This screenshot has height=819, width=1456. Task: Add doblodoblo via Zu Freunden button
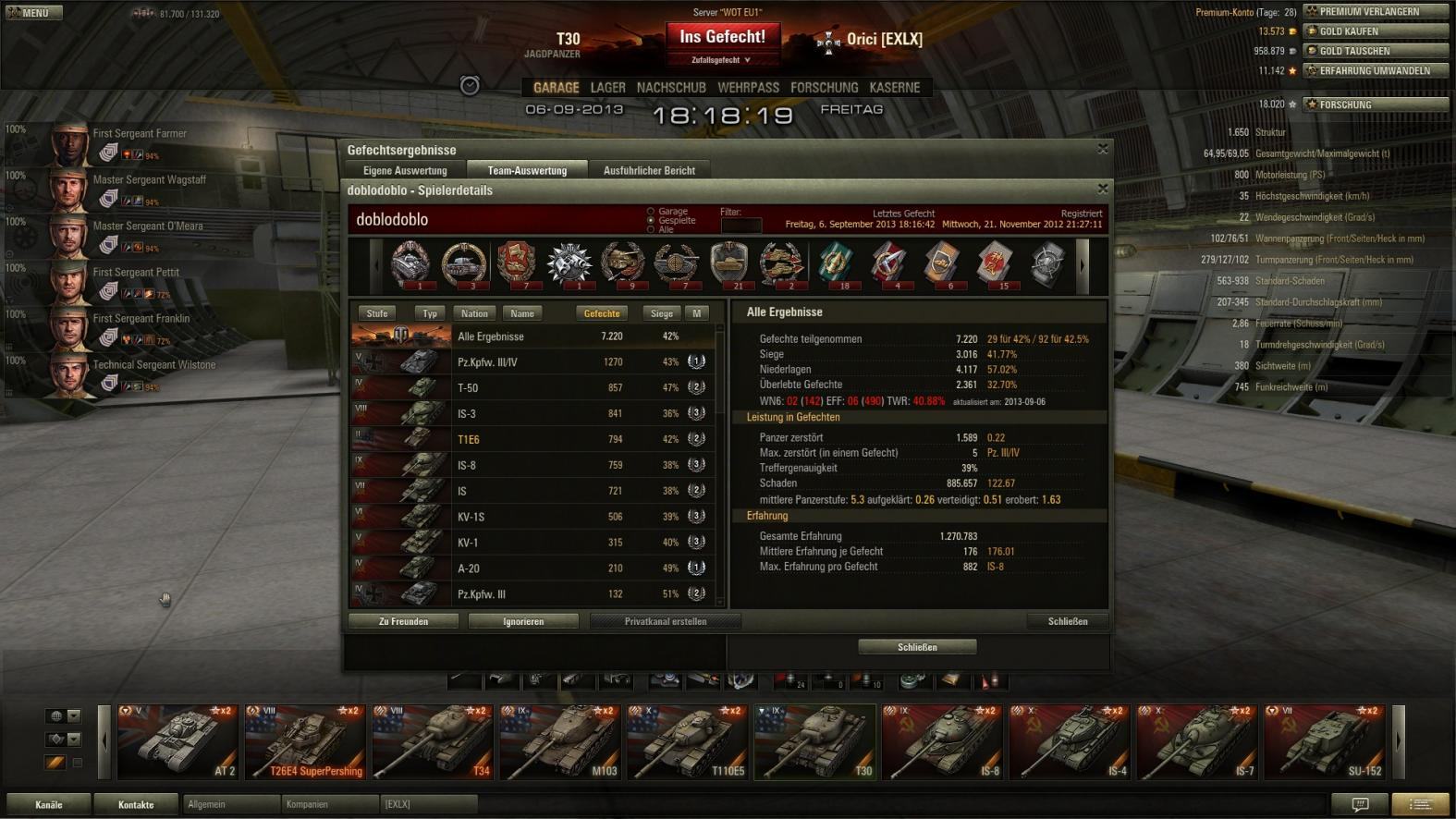(403, 621)
